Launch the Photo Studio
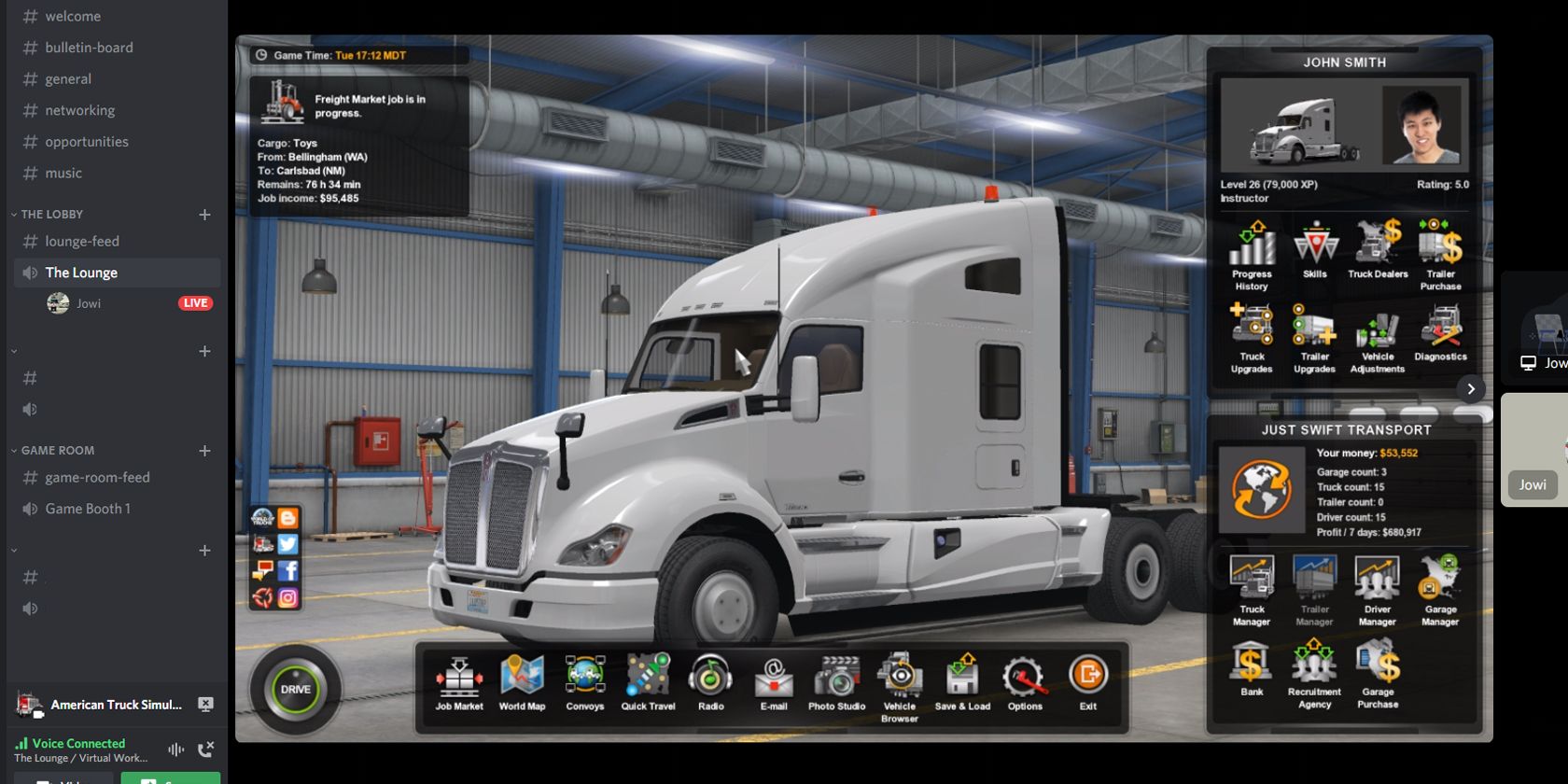Image resolution: width=1568 pixels, height=784 pixels. tap(836, 679)
